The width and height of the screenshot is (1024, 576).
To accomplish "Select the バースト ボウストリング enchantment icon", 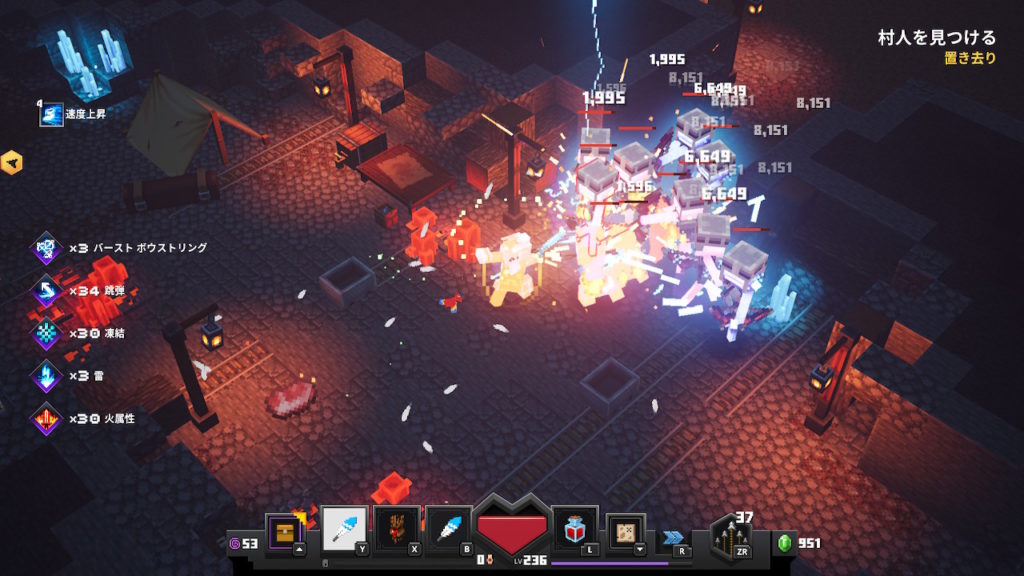I will (47, 248).
